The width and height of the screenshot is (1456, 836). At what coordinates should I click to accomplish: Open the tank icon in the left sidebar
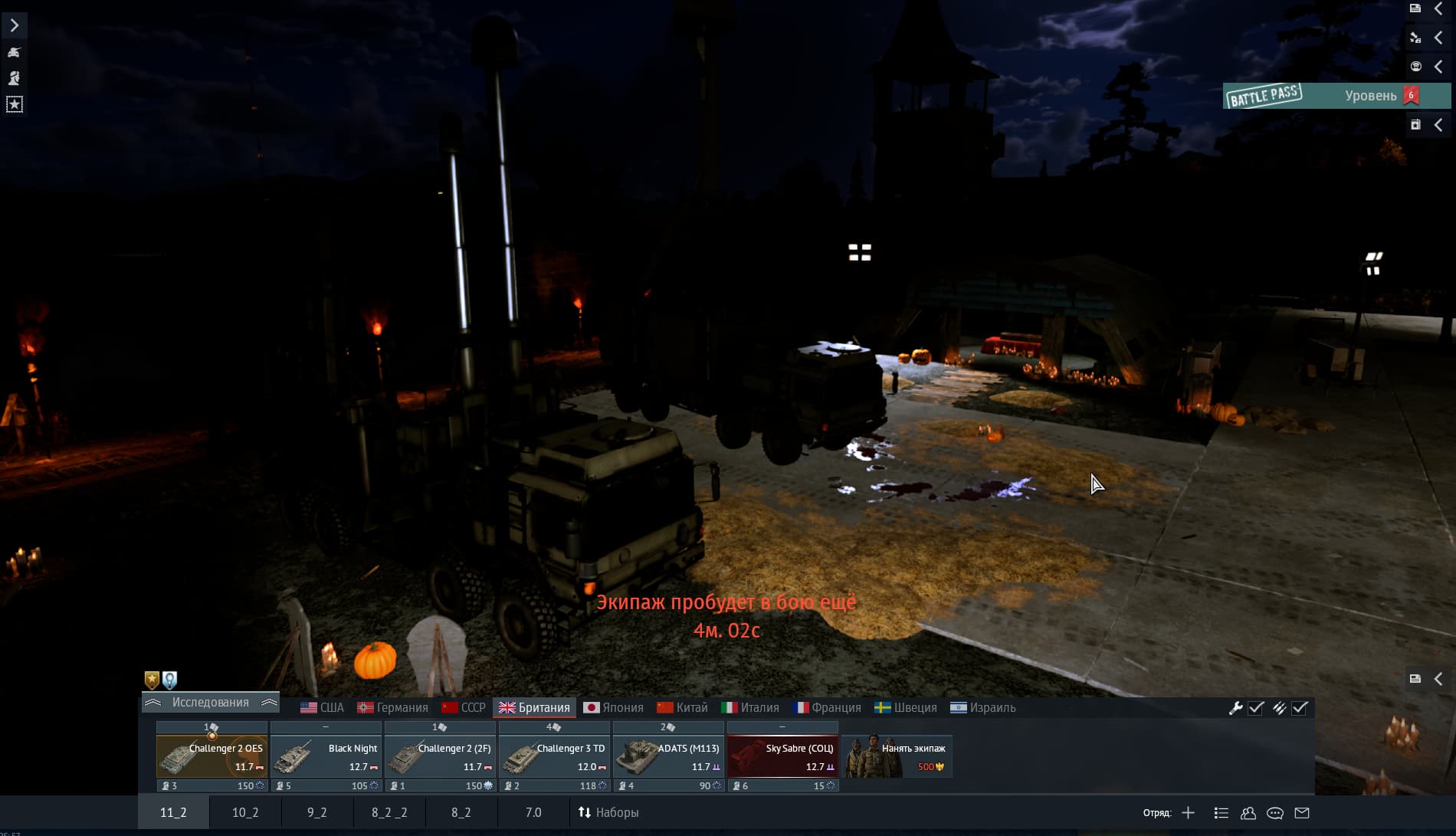[15, 52]
